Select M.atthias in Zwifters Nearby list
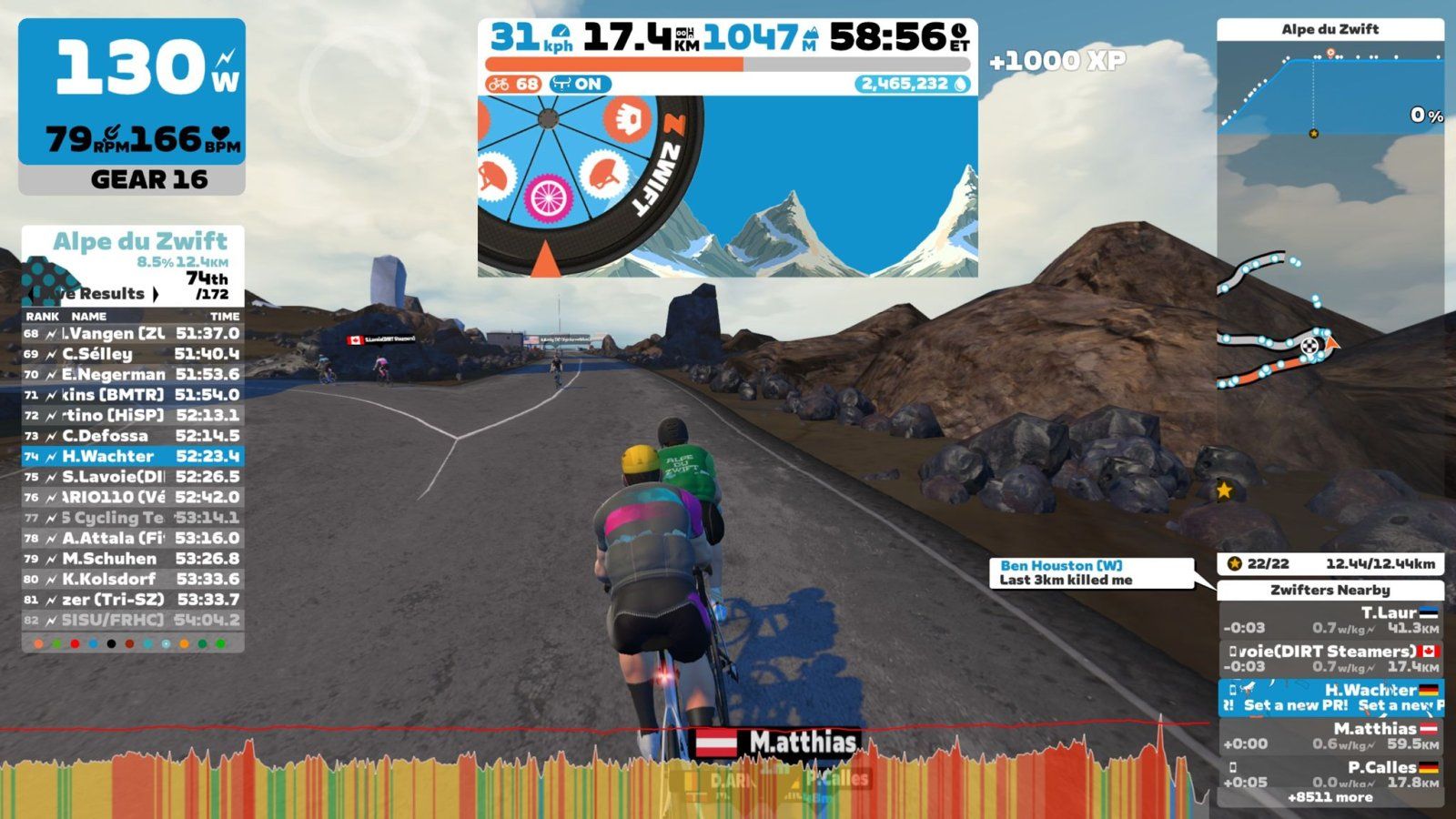1456x819 pixels. (x=1330, y=735)
